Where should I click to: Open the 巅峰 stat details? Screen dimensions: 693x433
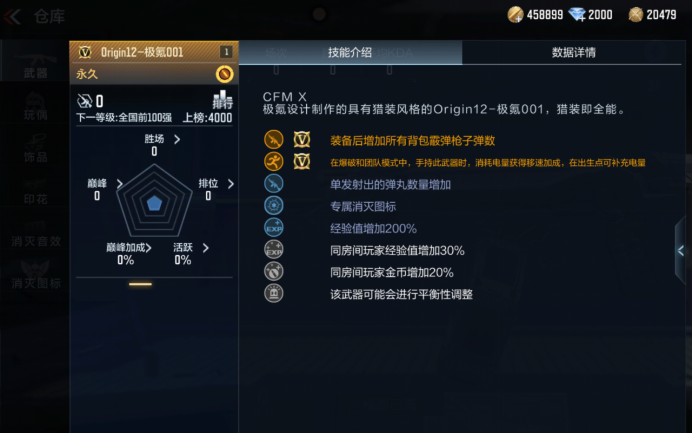[119, 184]
